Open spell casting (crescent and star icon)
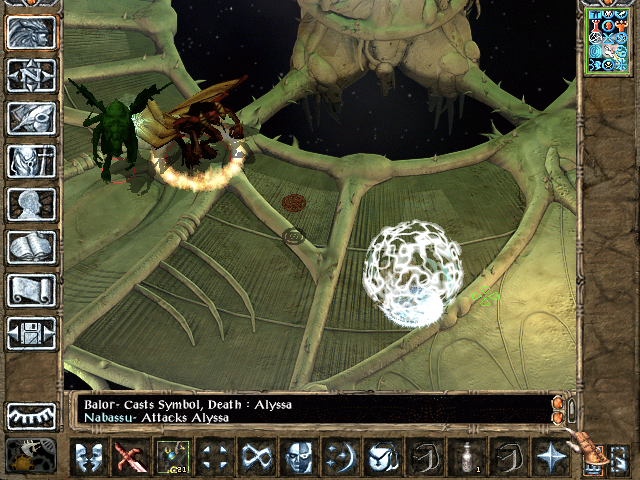This screenshot has height=480, width=640. [x=340, y=457]
